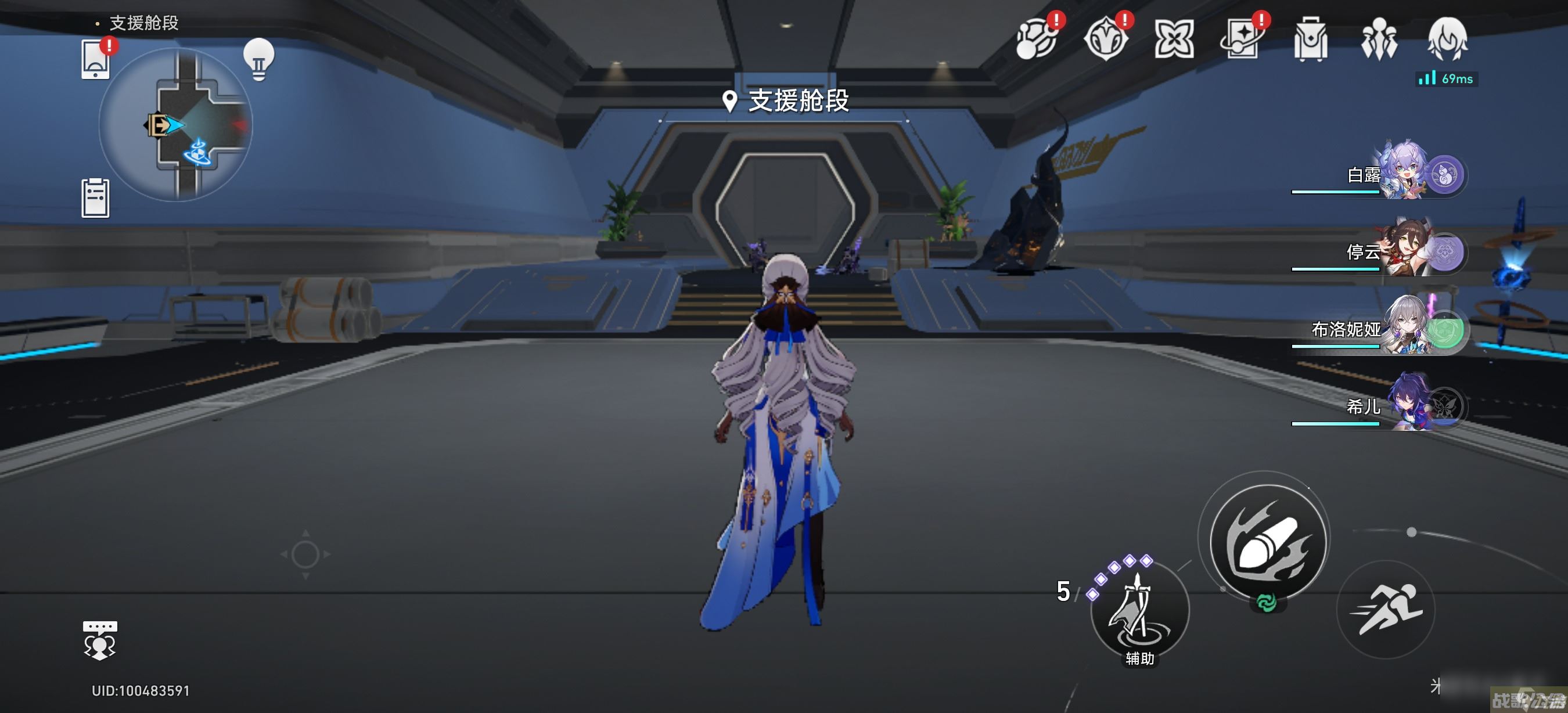1568x713 pixels.
Task: Open the mission clipboard icon
Action: [x=96, y=198]
